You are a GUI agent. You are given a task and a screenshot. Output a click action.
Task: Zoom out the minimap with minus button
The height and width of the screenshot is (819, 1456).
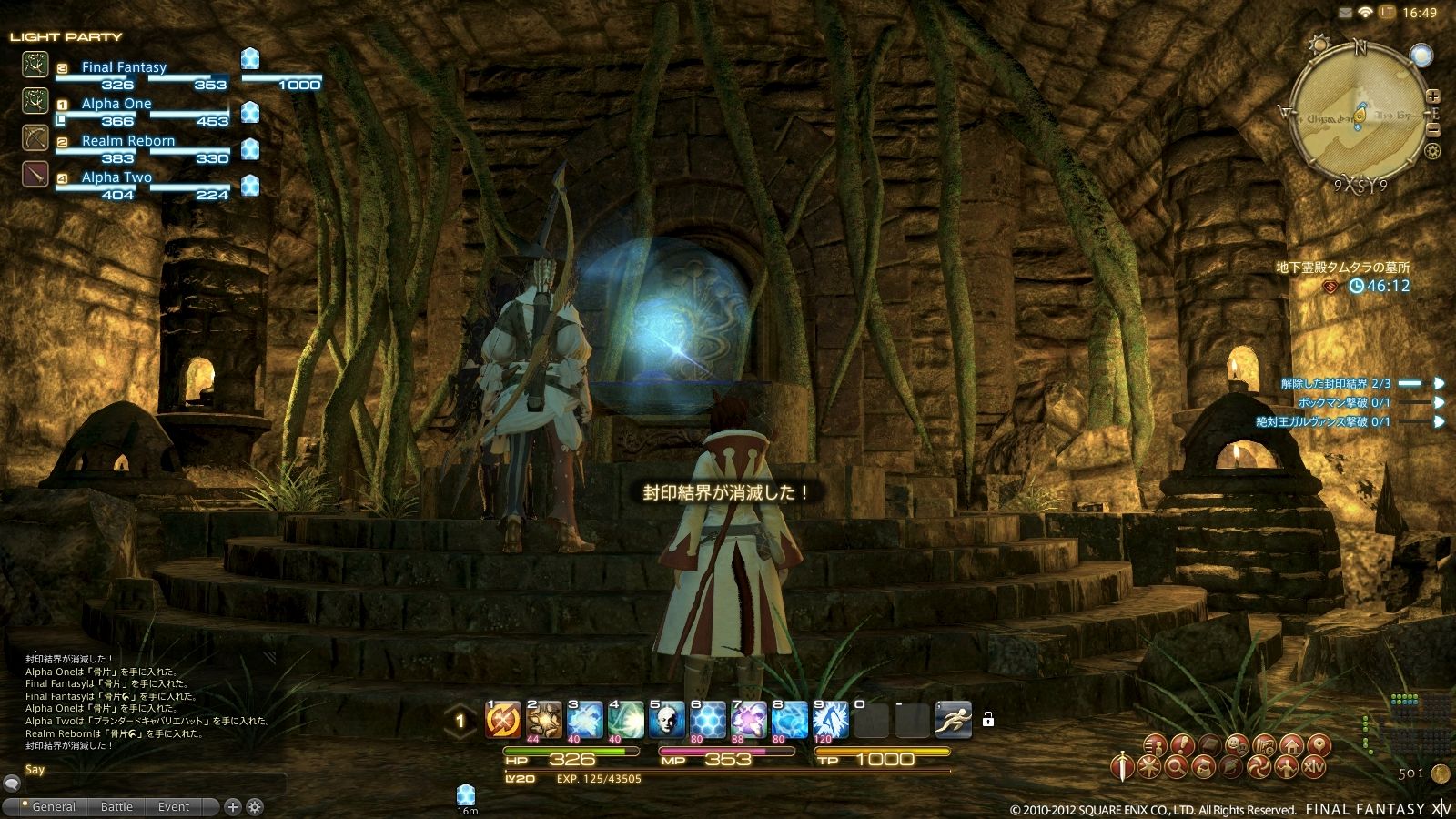point(1434,129)
